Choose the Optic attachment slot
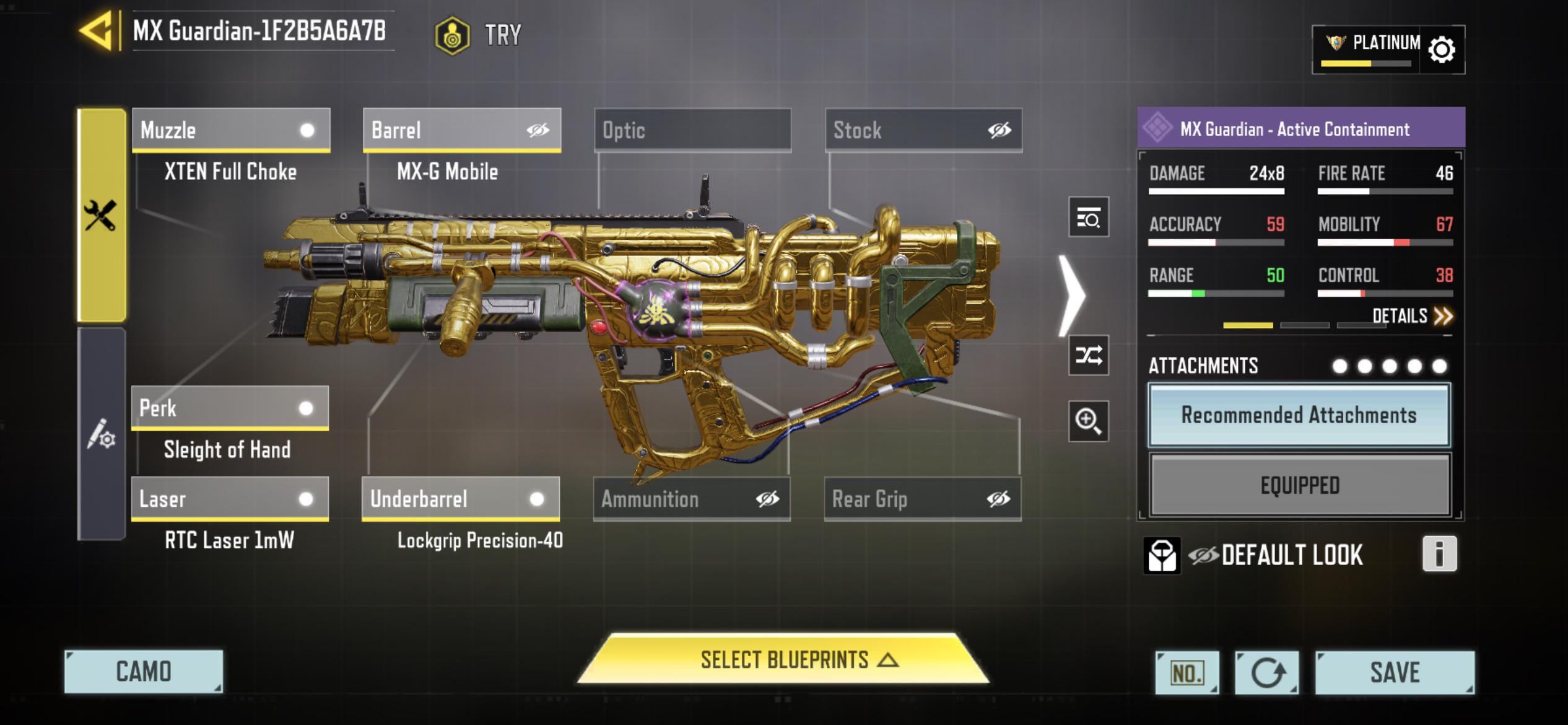 (x=692, y=130)
